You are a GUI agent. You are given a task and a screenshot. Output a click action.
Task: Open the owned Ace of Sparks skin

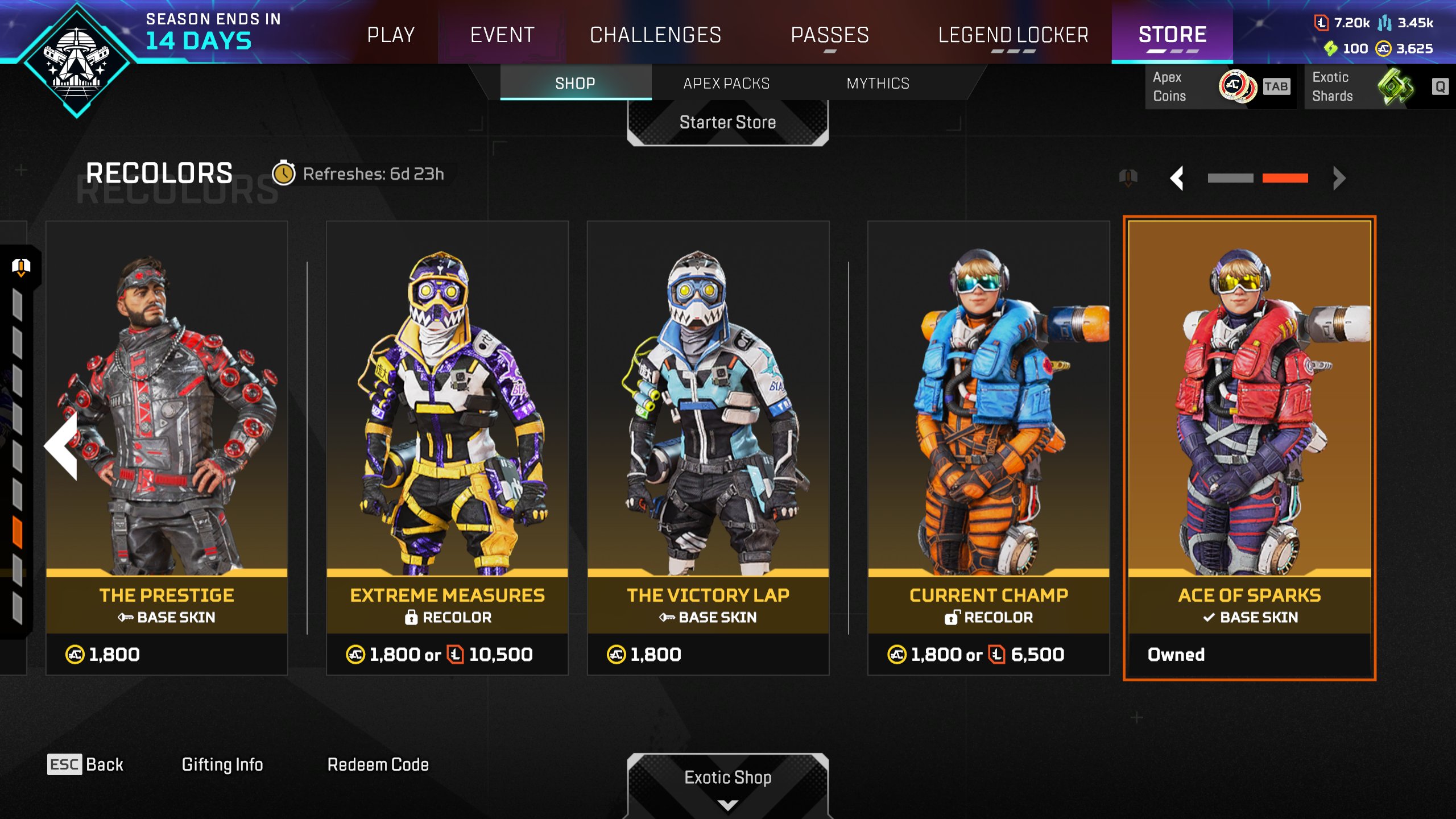point(1250,448)
